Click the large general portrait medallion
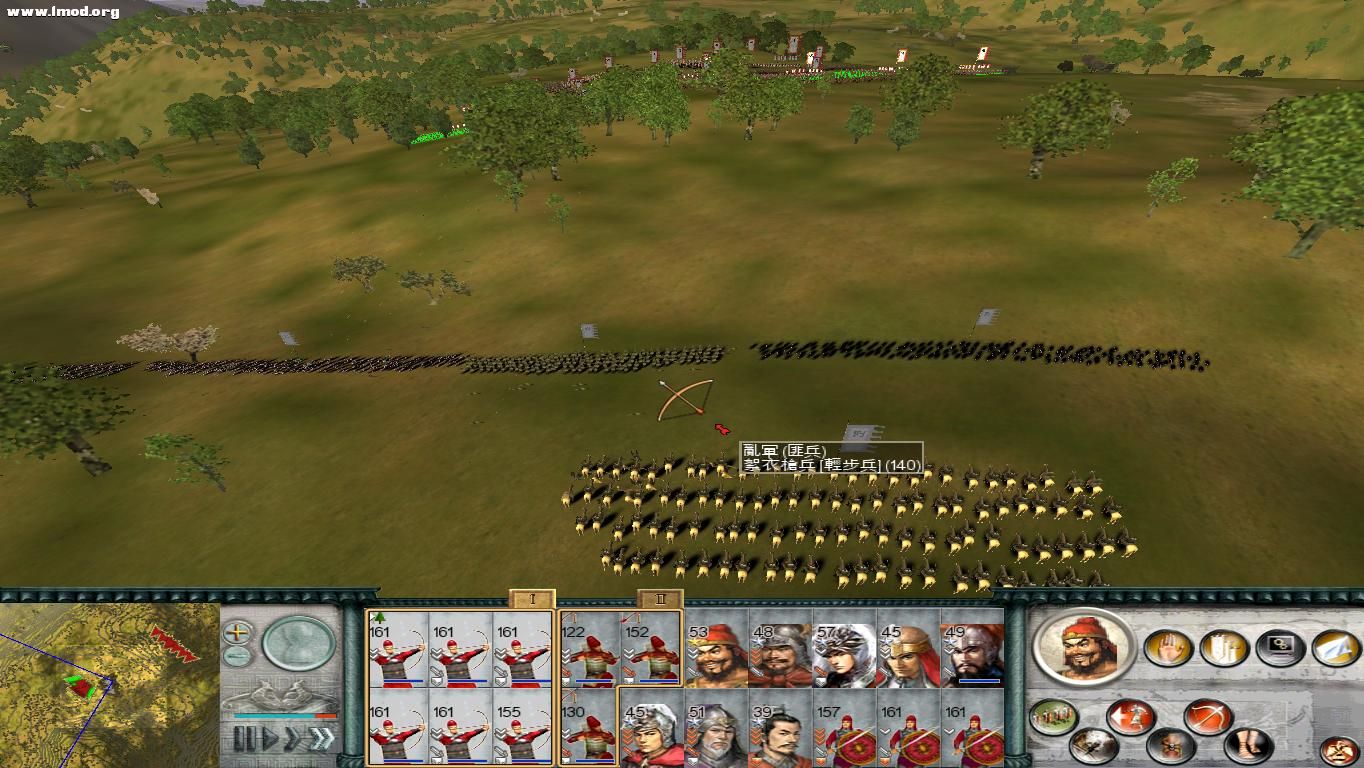This screenshot has width=1364, height=768. pyautogui.click(x=1083, y=647)
